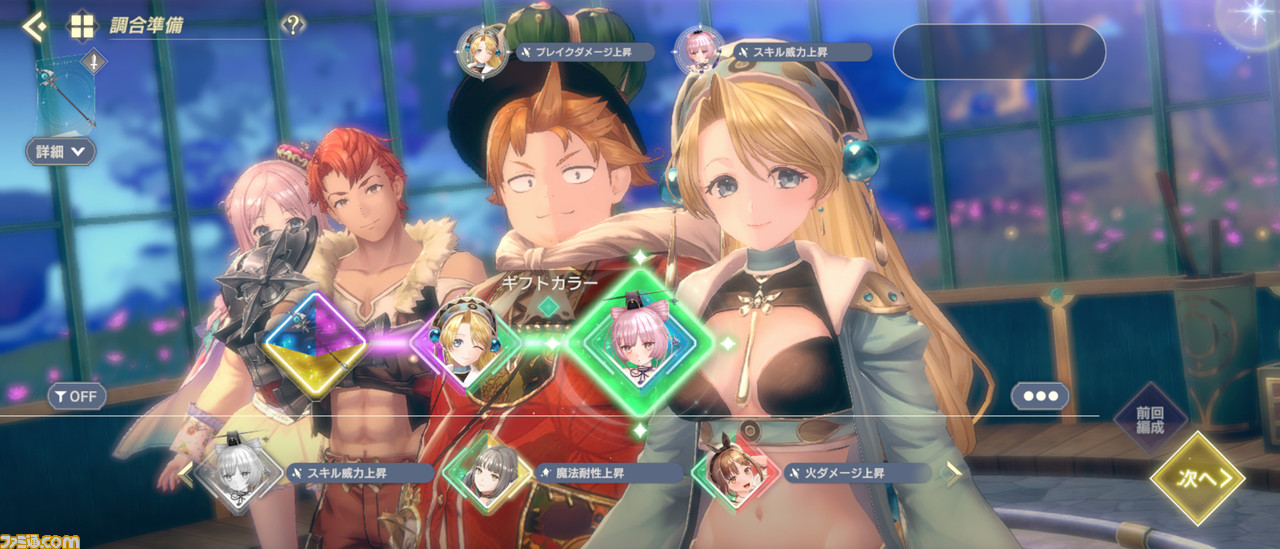Screen dimensions: 1280x549
Task: Open the three-dot options button
Action: point(1039,396)
